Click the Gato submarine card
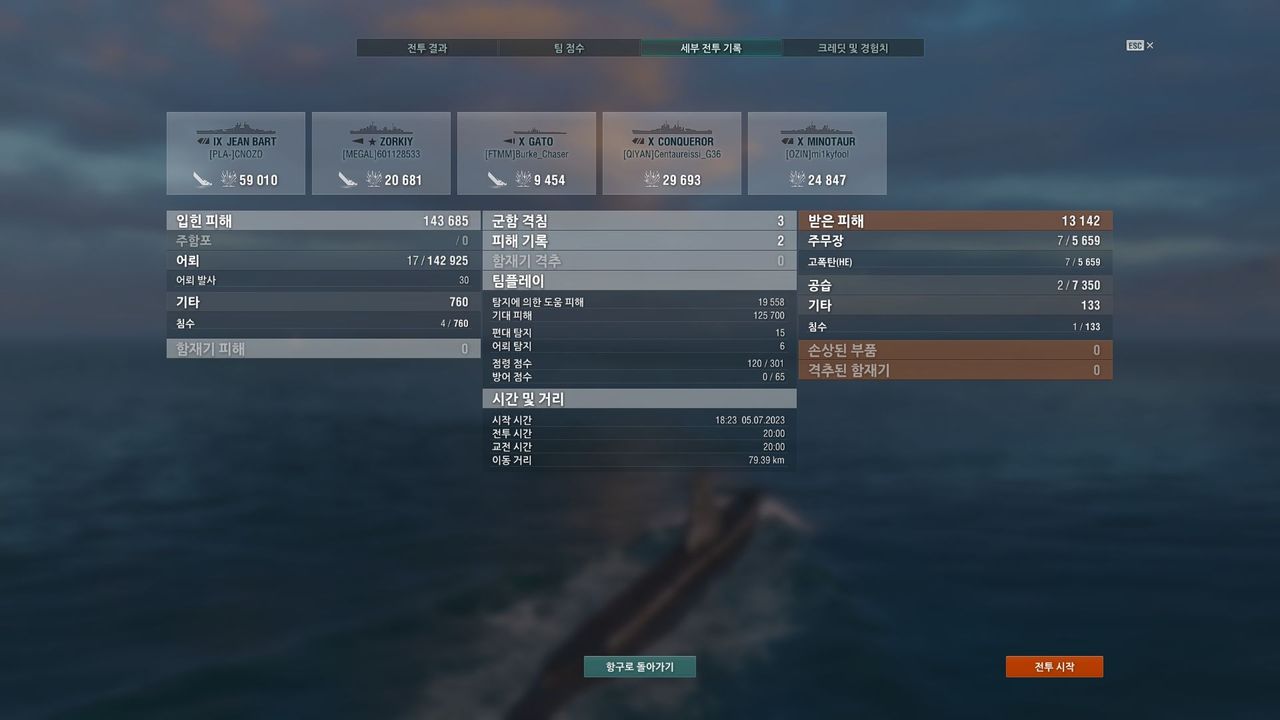1280x720 pixels. (526, 153)
